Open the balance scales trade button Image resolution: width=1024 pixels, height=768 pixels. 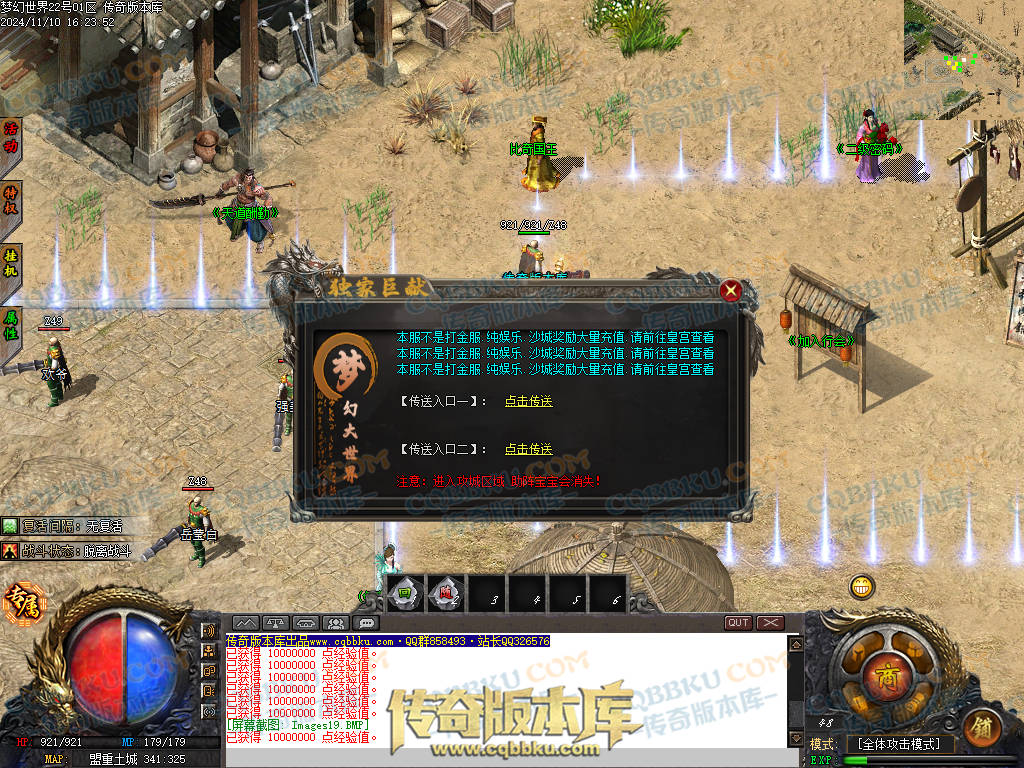click(x=276, y=622)
